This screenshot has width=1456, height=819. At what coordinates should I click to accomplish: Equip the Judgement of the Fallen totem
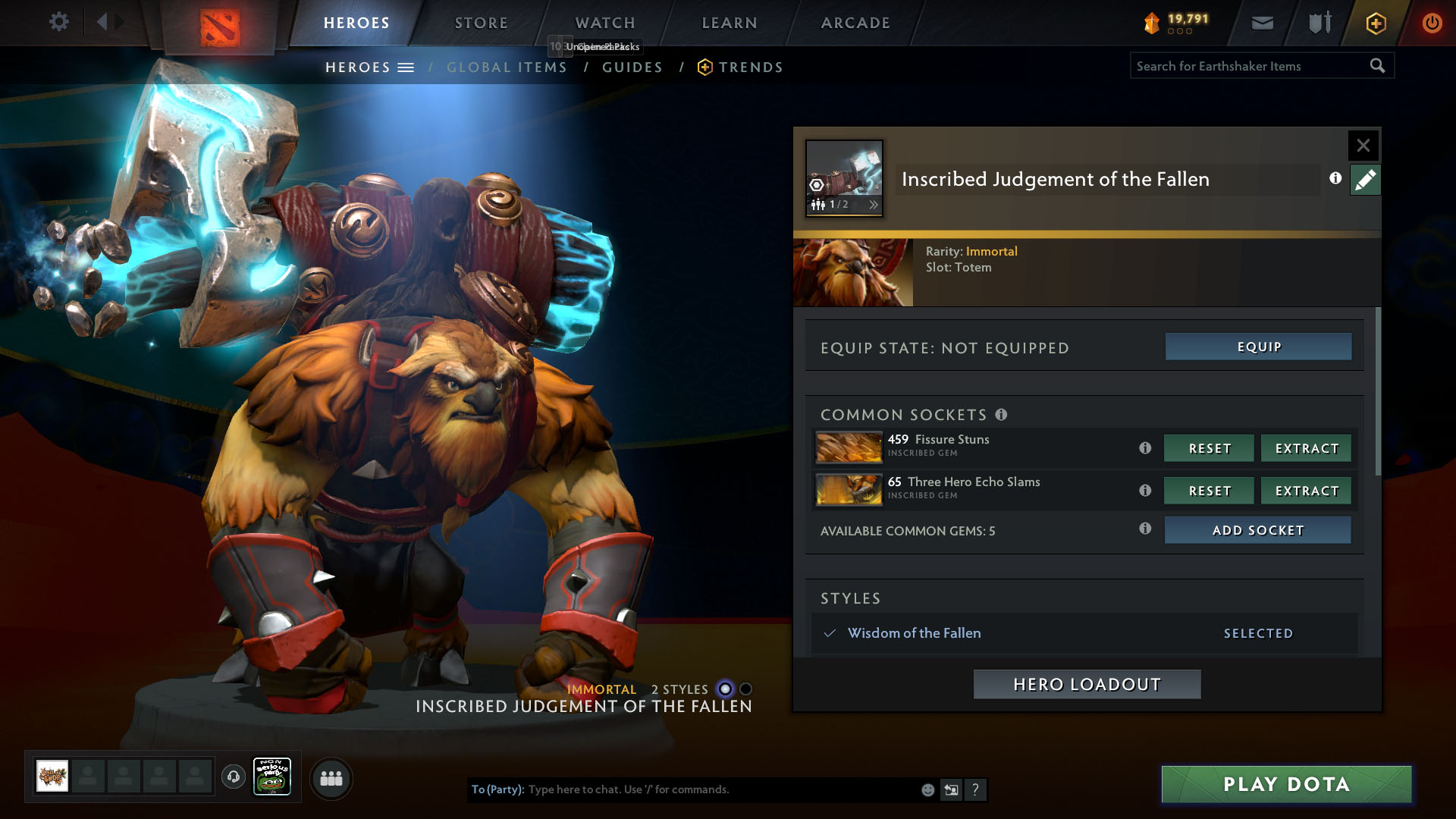tap(1258, 347)
